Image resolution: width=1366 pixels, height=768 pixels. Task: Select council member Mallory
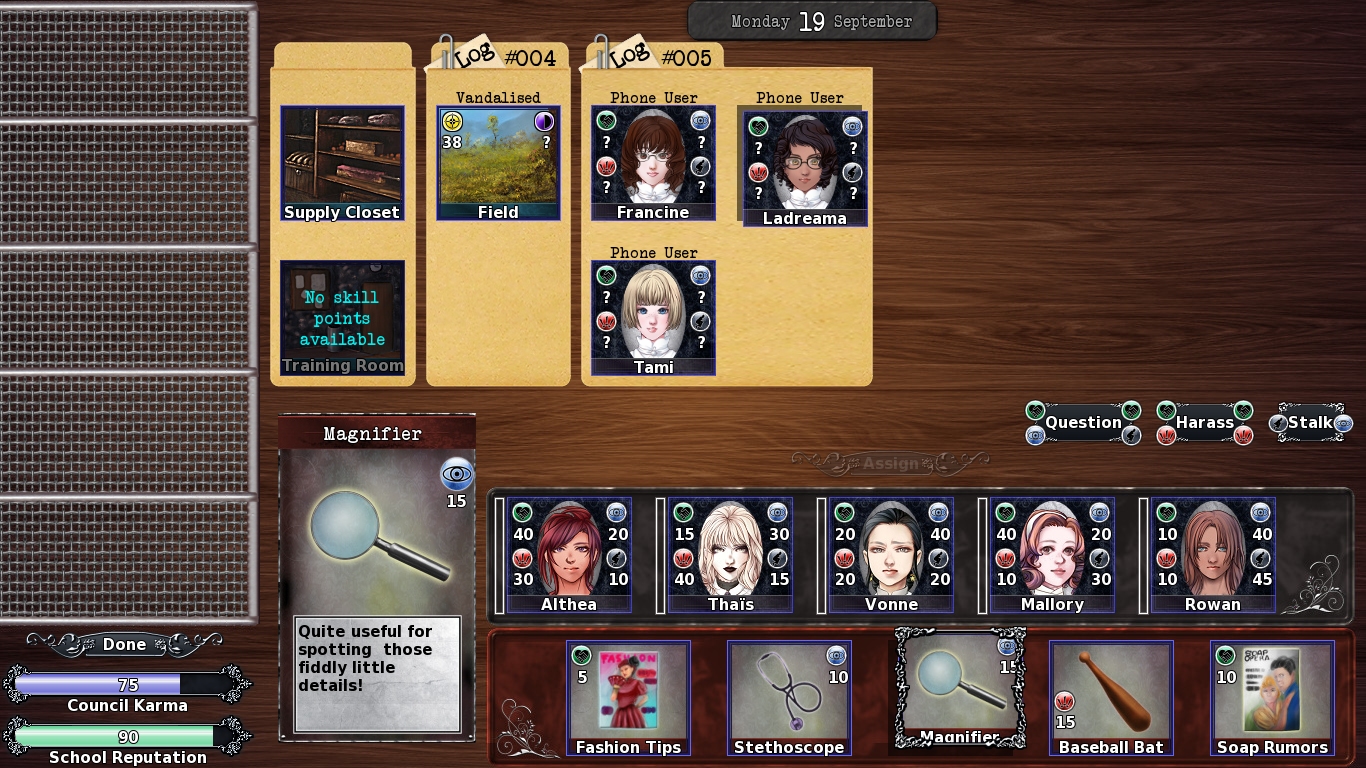1052,555
